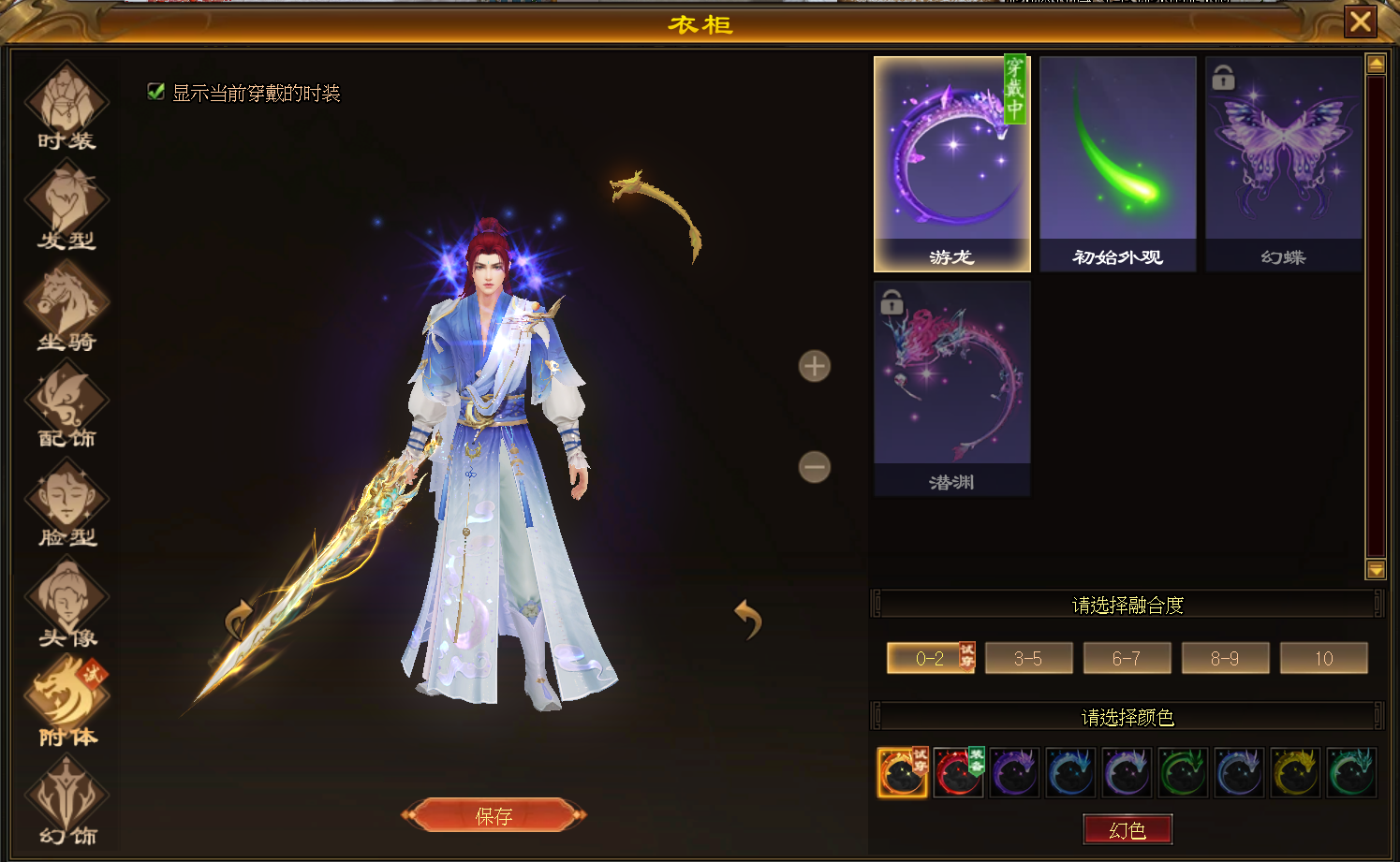The width and height of the screenshot is (1400, 862).
Task: Click the 幻色 recolor button
Action: (x=1127, y=829)
